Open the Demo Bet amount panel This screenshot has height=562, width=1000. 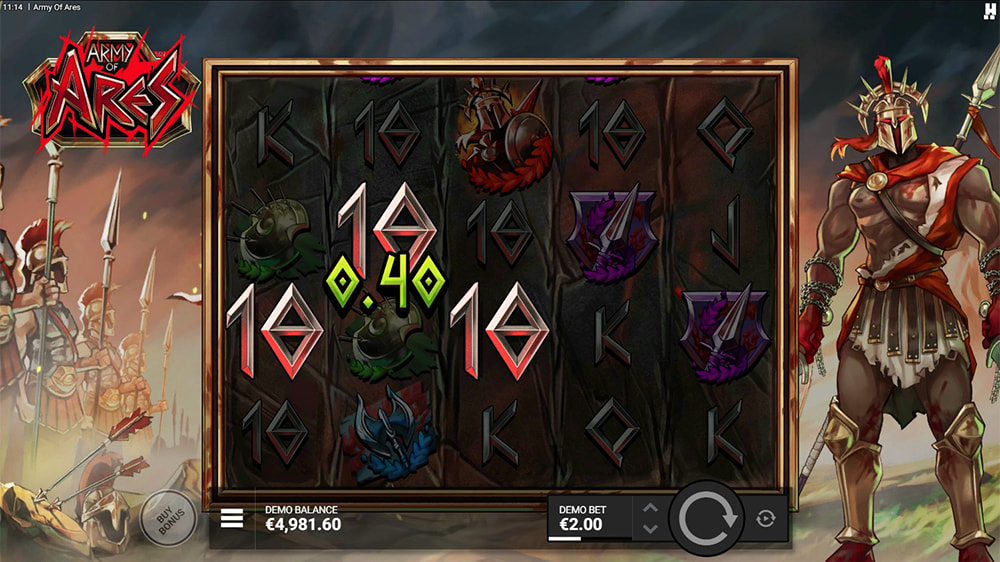(590, 518)
